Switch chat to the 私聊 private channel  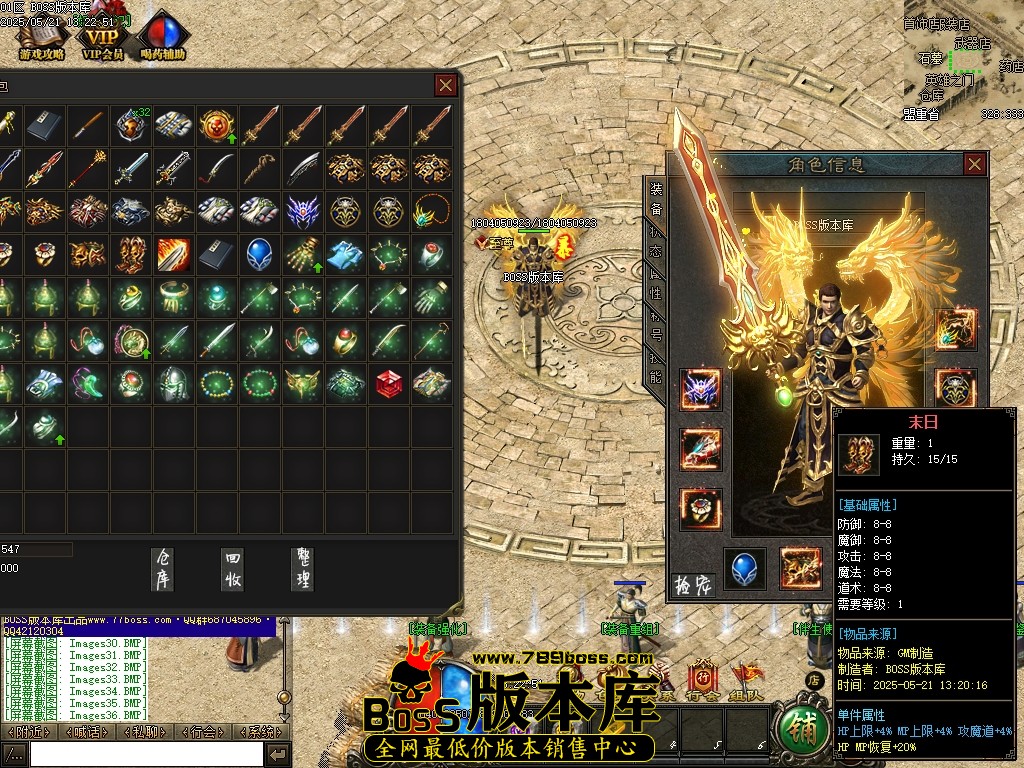[144, 732]
